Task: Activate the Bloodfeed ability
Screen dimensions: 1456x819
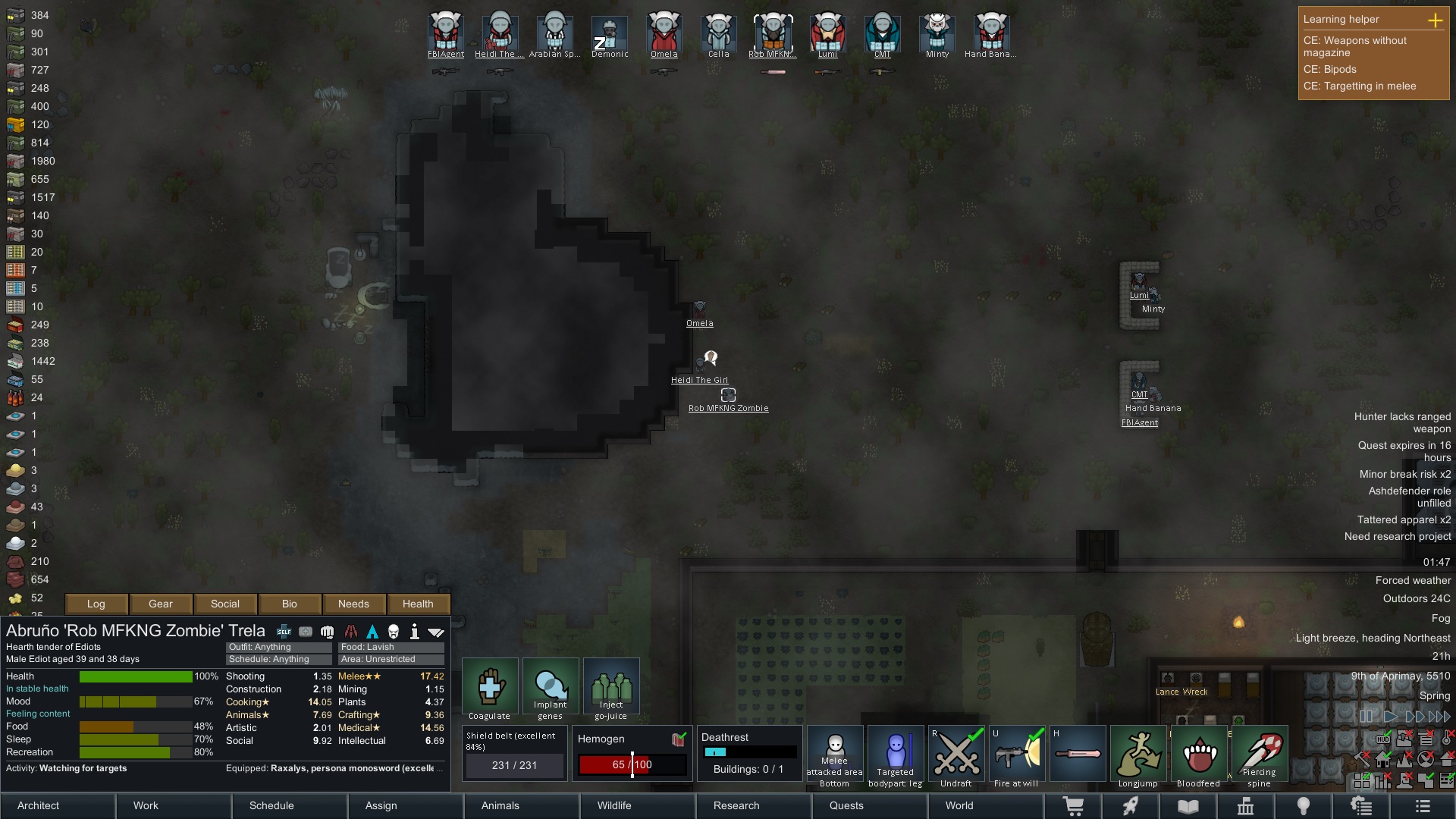Action: [1199, 755]
